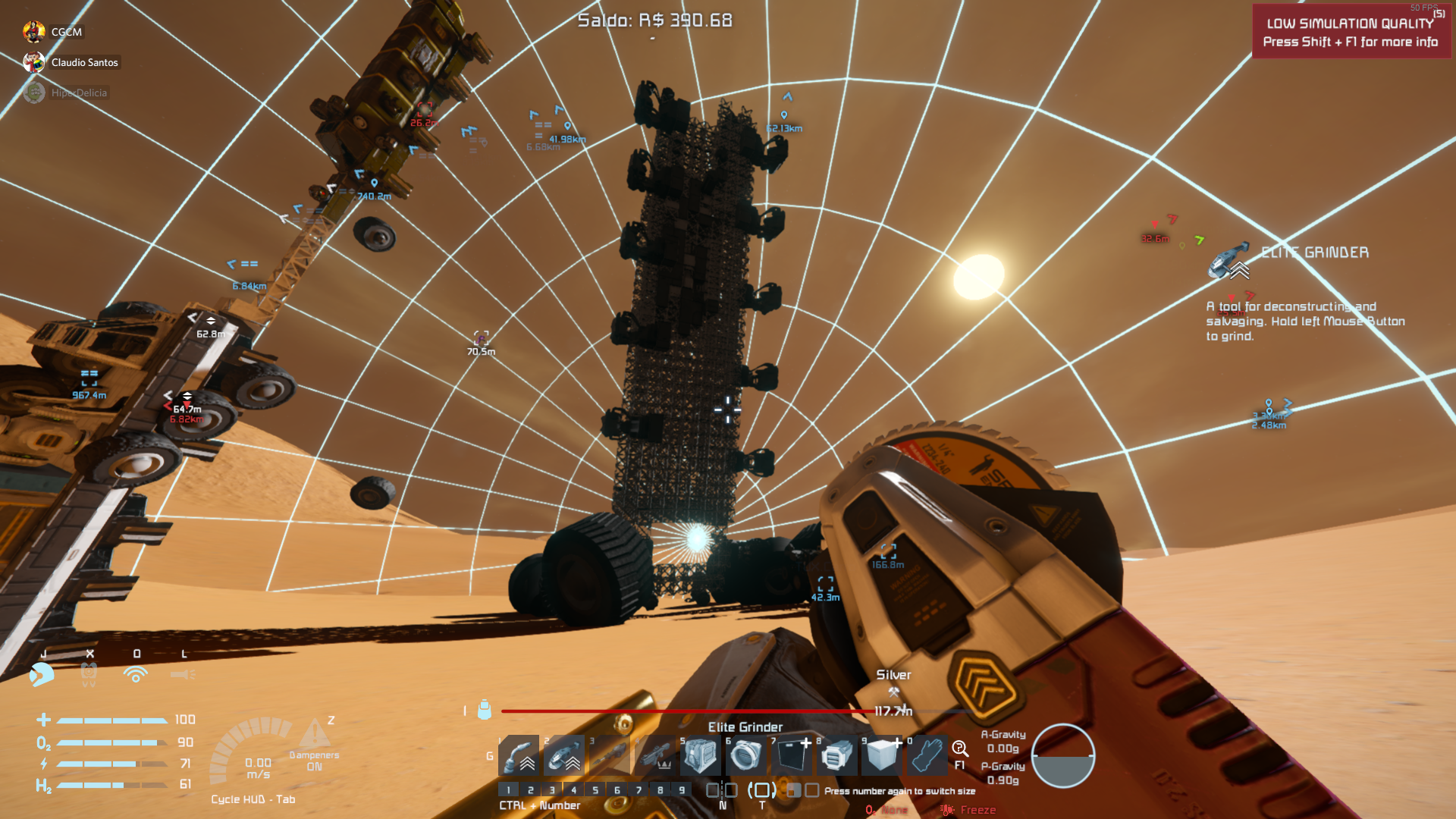Viewport: 1456px width, 819px height.
Task: Switch to toolbar page 9
Action: coord(682,790)
